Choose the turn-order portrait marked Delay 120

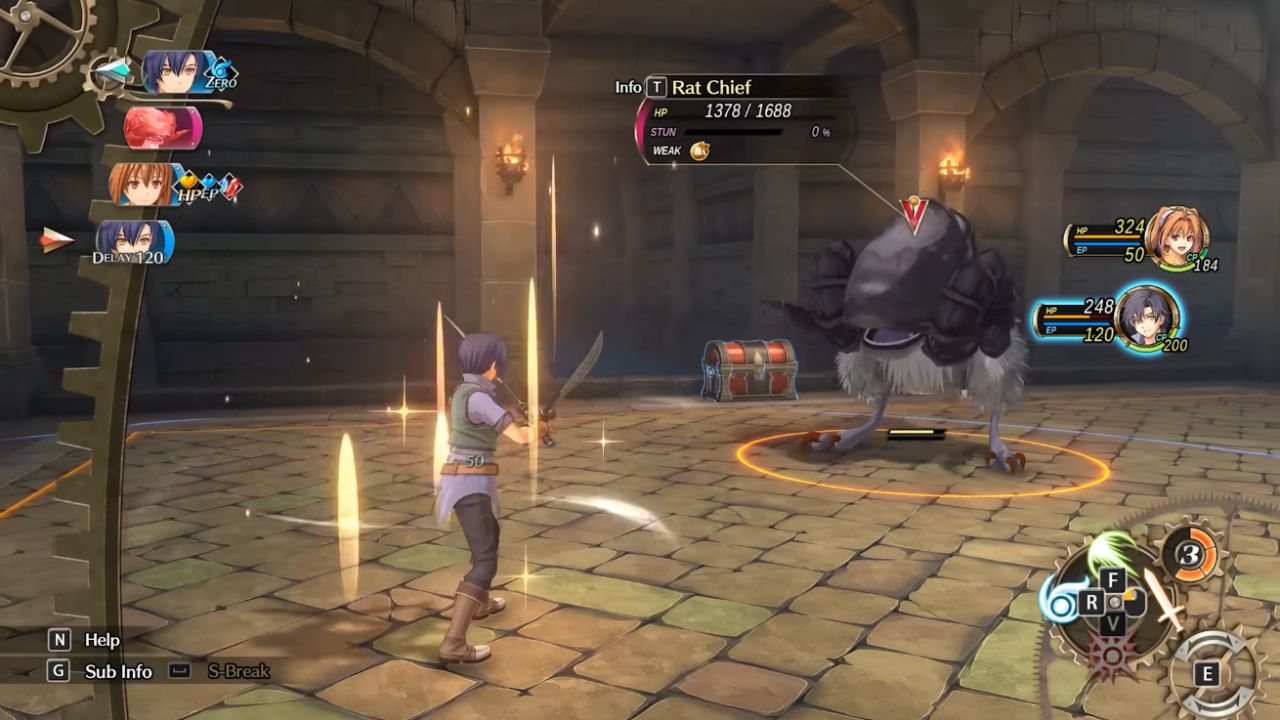(x=134, y=242)
